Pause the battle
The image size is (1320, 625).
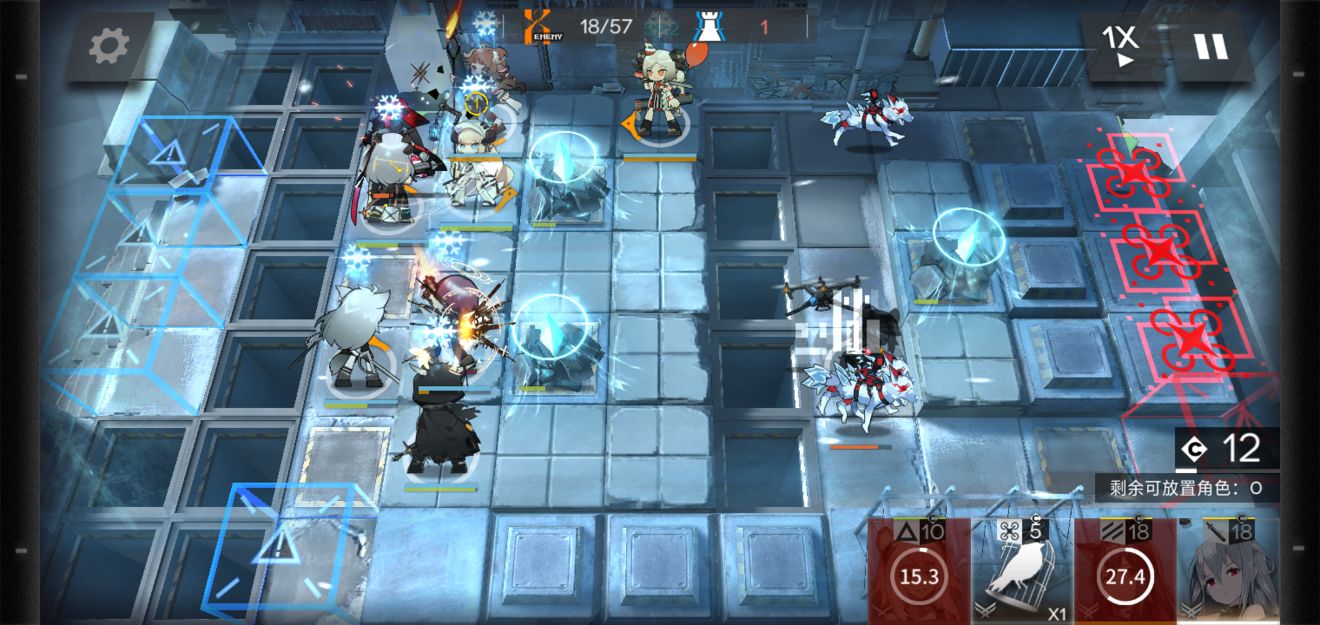1210,46
